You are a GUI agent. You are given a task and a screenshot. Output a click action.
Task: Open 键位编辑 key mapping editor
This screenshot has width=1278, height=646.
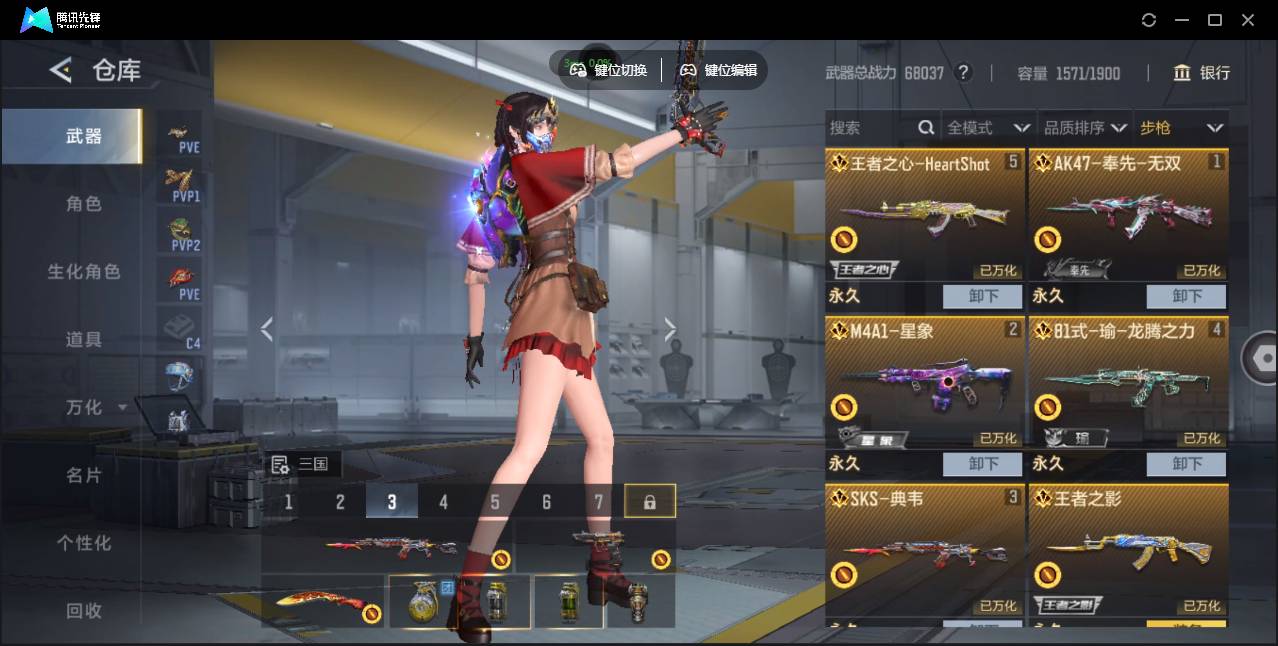(719, 70)
